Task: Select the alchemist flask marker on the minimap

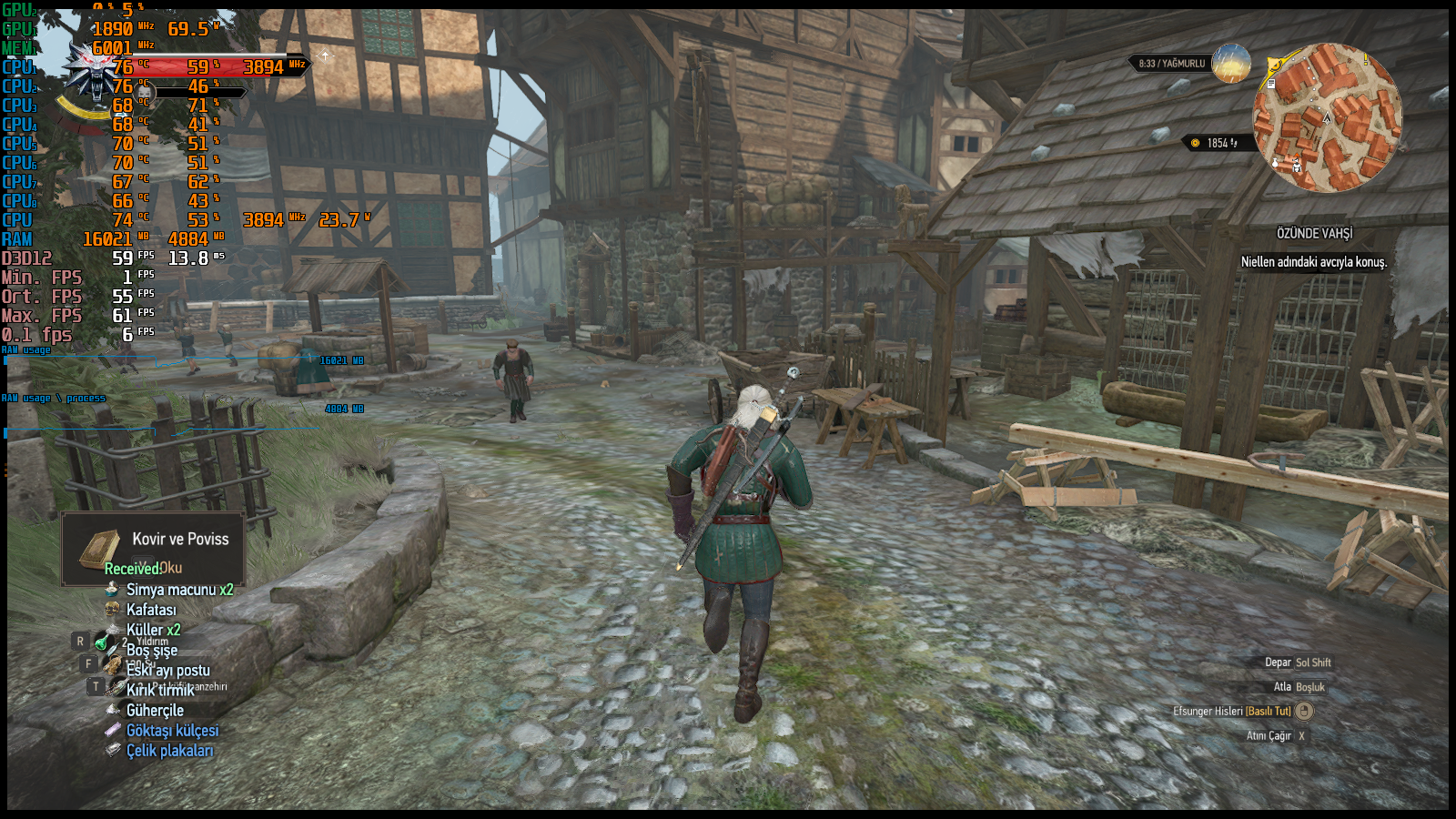Action: click(1275, 163)
